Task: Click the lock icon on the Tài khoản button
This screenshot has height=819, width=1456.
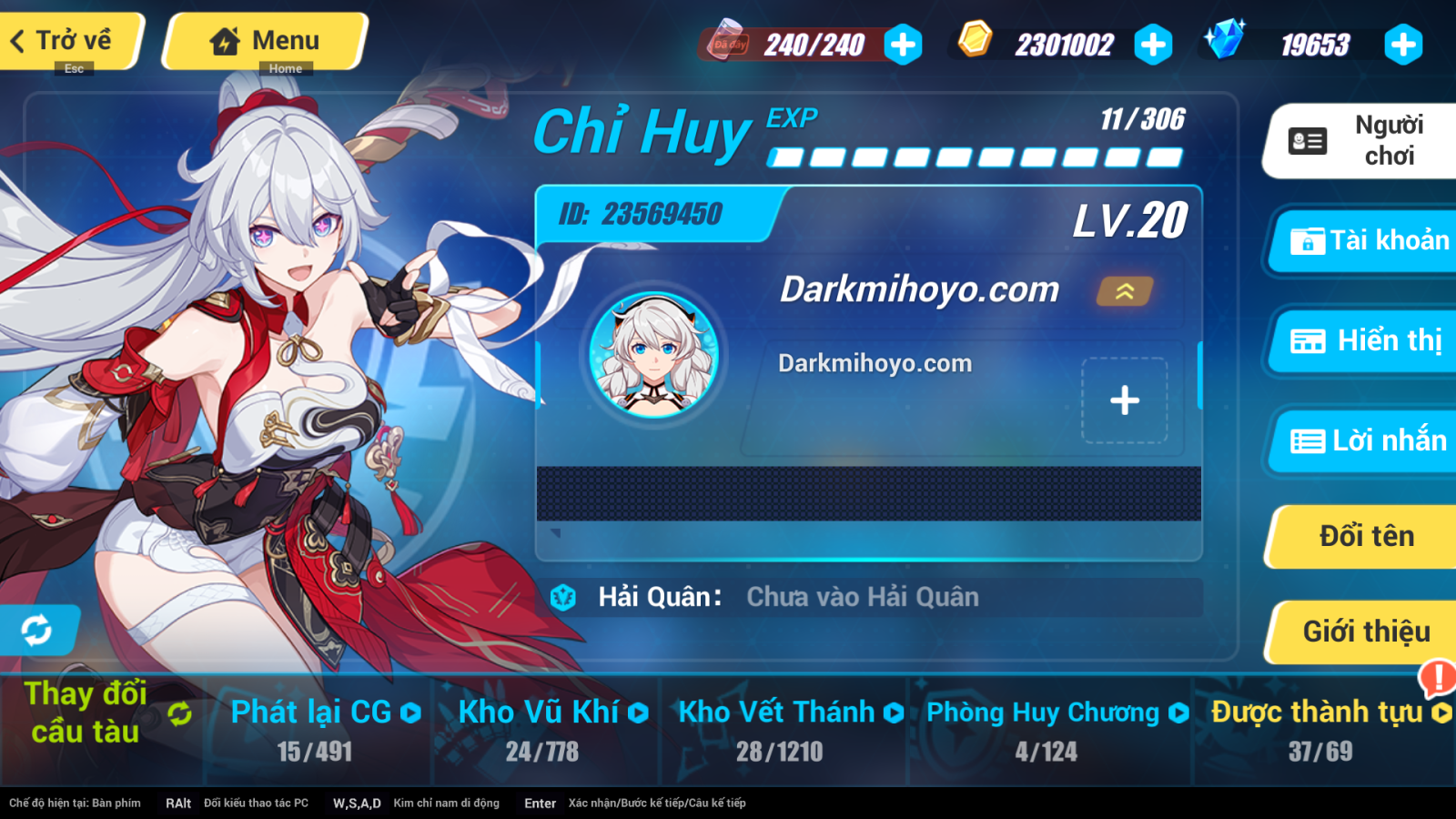Action: click(x=1307, y=241)
